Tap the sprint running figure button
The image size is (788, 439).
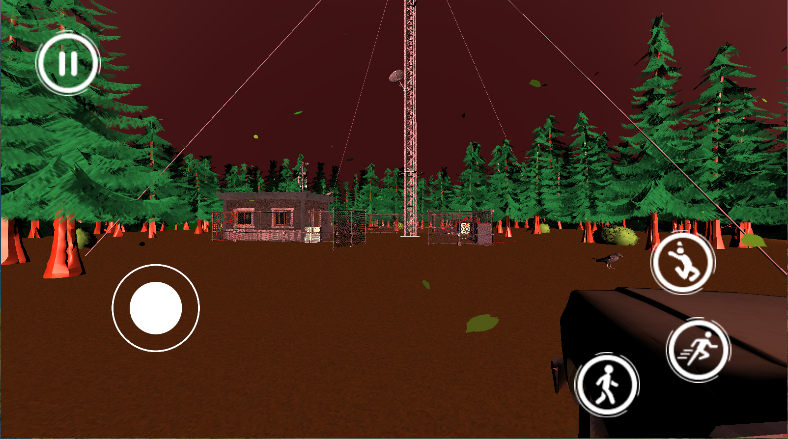[698, 349]
